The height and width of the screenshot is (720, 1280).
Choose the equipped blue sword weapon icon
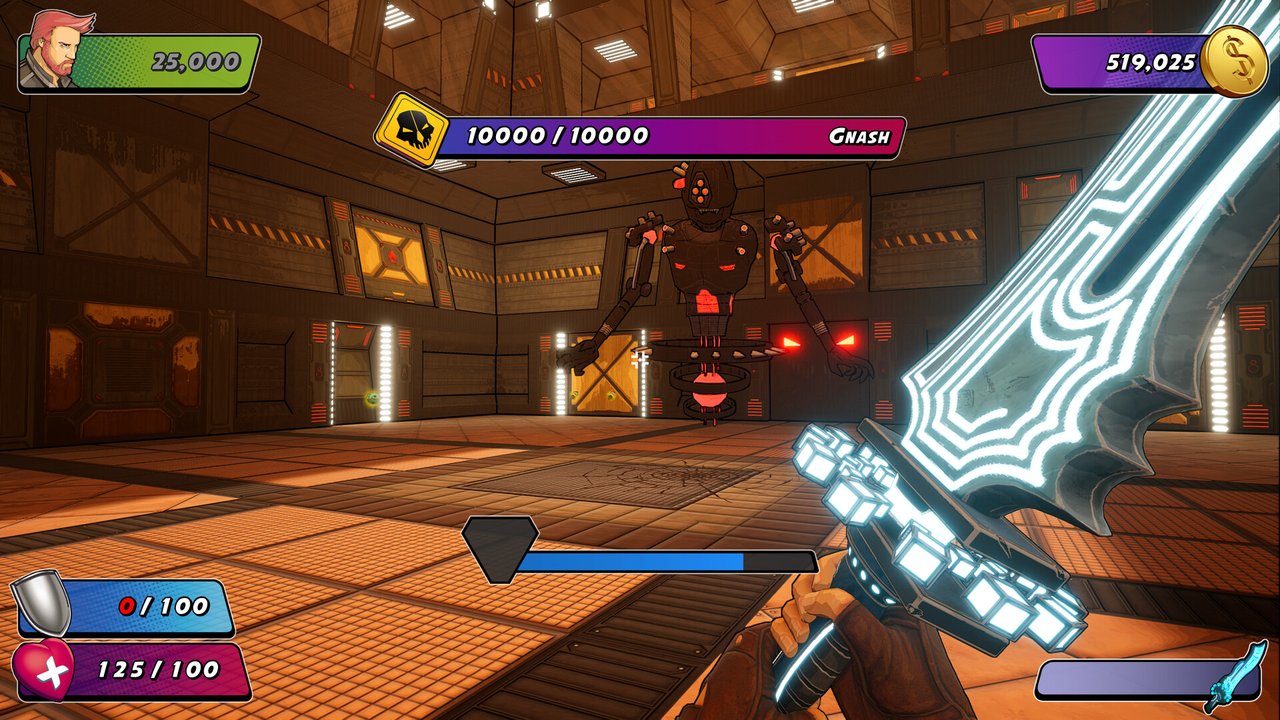pos(1236,677)
